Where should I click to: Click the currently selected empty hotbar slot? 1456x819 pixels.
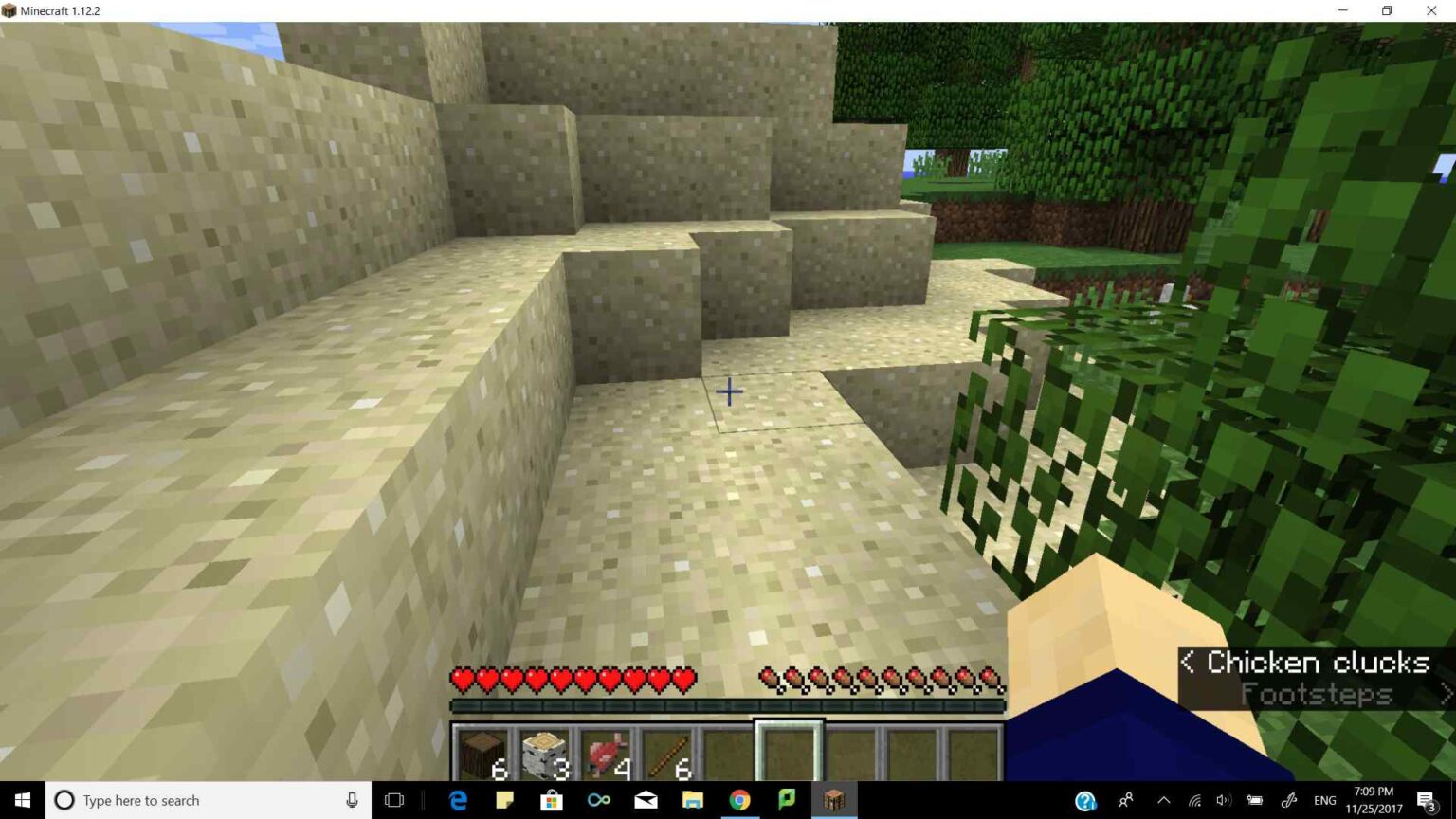tap(787, 749)
